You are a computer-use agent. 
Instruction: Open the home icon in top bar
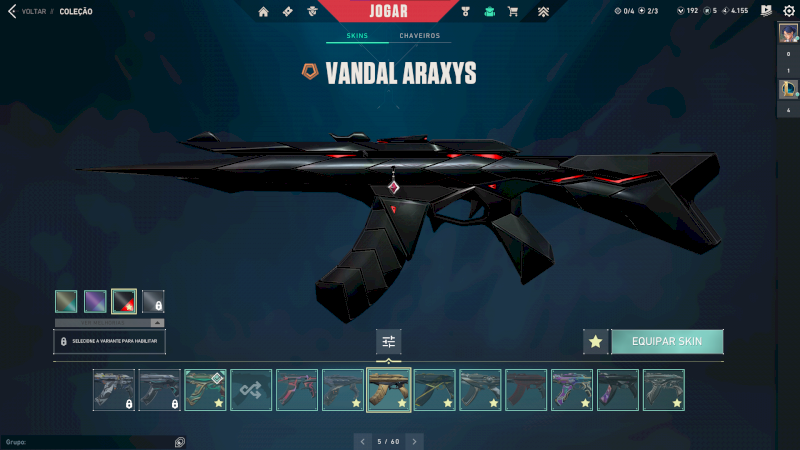(x=263, y=12)
